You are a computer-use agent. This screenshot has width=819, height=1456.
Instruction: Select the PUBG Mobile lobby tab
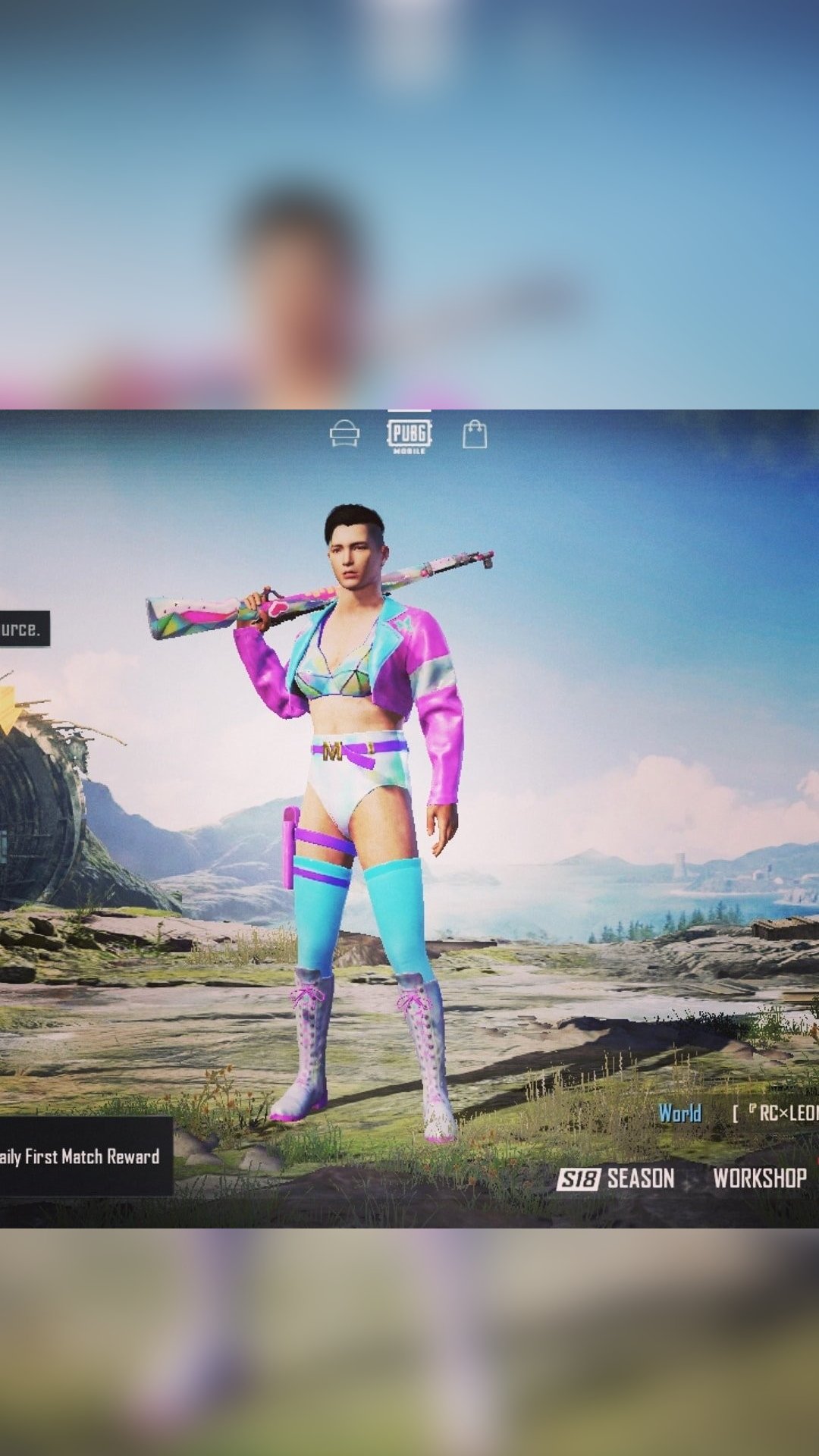tap(409, 435)
